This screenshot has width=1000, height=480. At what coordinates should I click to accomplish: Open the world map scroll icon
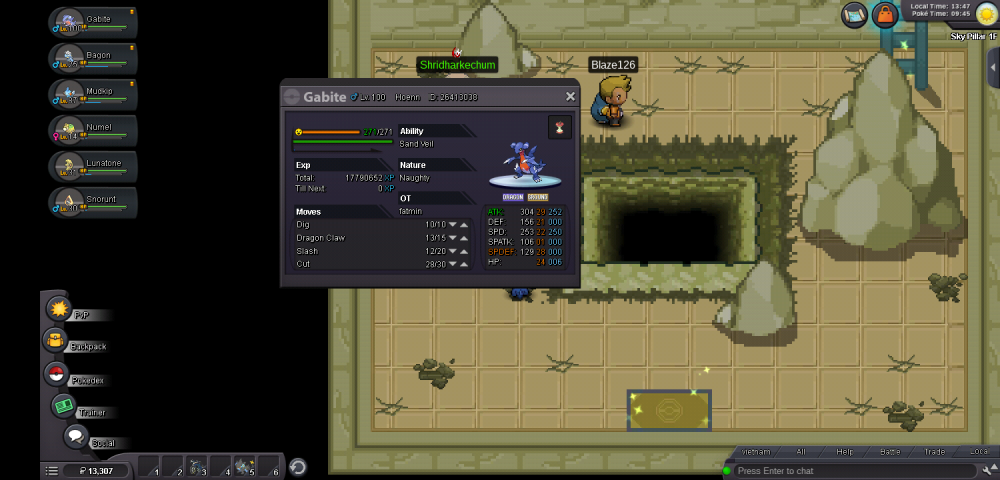854,14
